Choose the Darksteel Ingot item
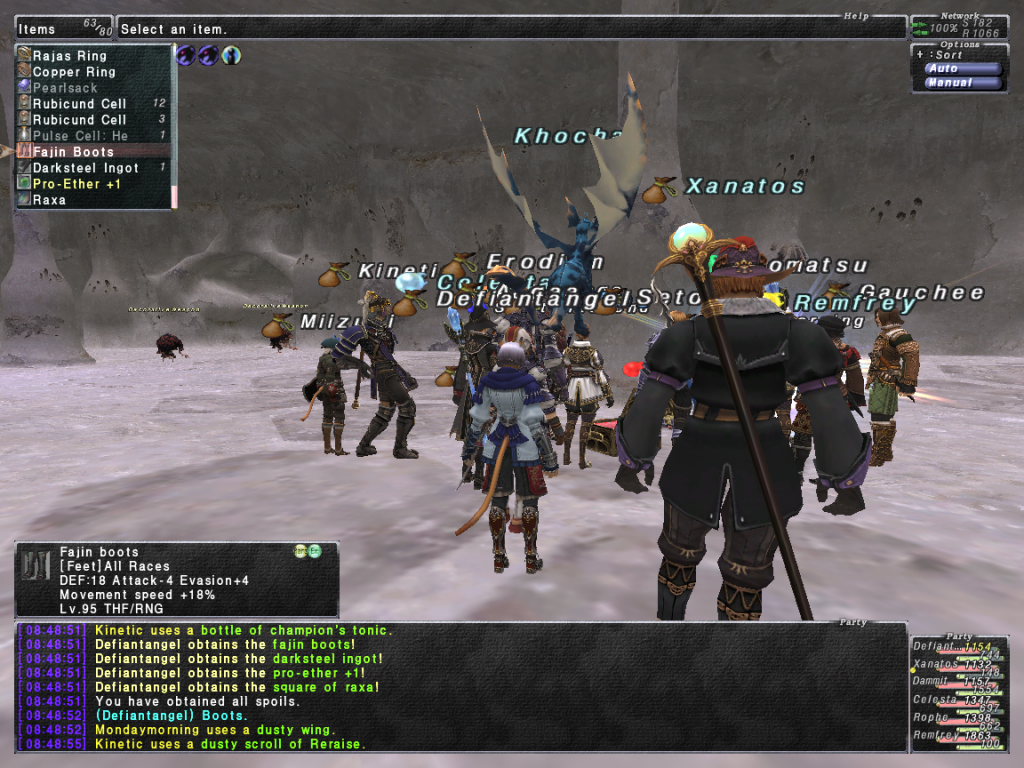Screen dimensions: 1024x768 [x=85, y=168]
